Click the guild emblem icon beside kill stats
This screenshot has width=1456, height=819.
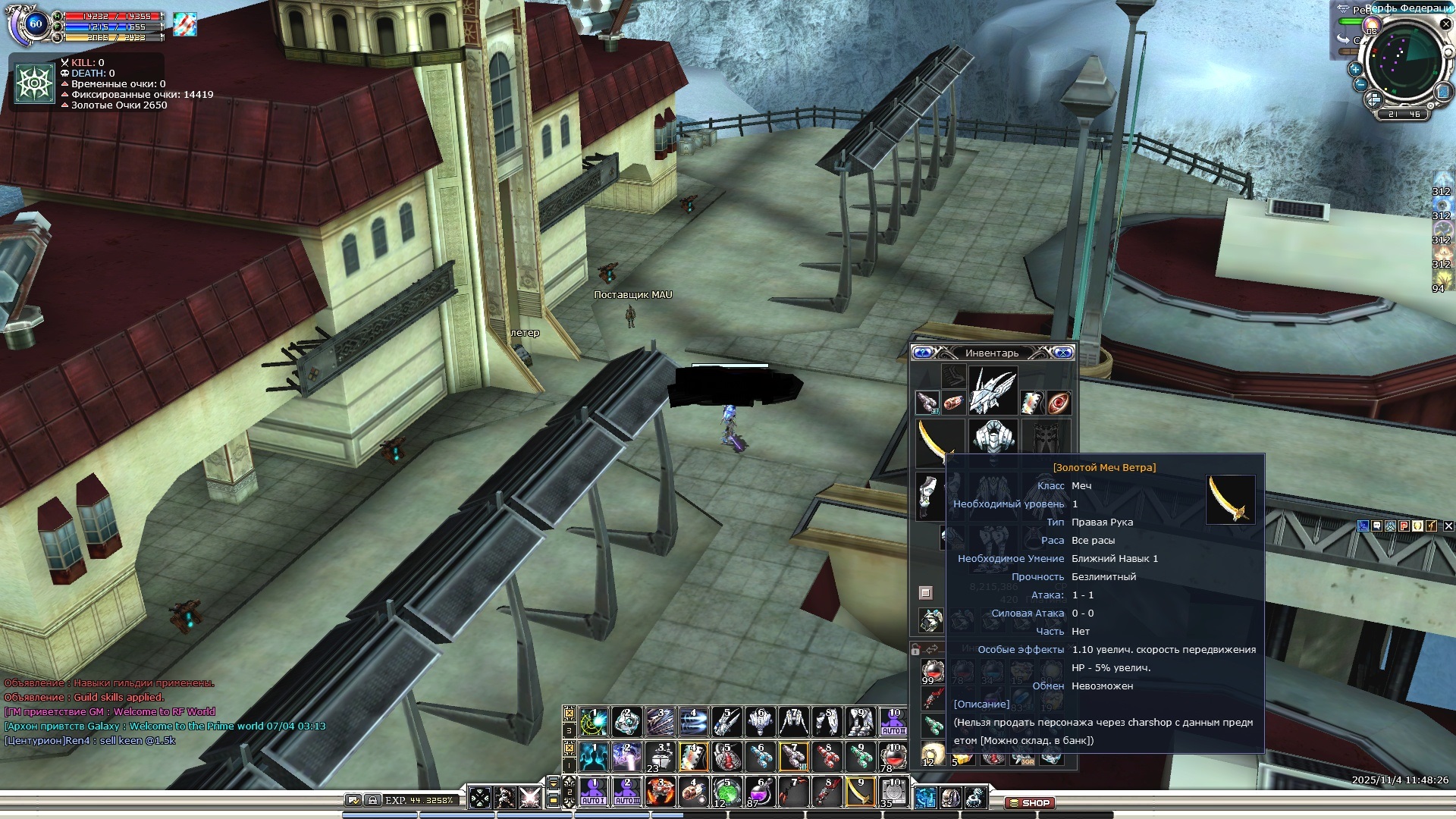(x=35, y=83)
